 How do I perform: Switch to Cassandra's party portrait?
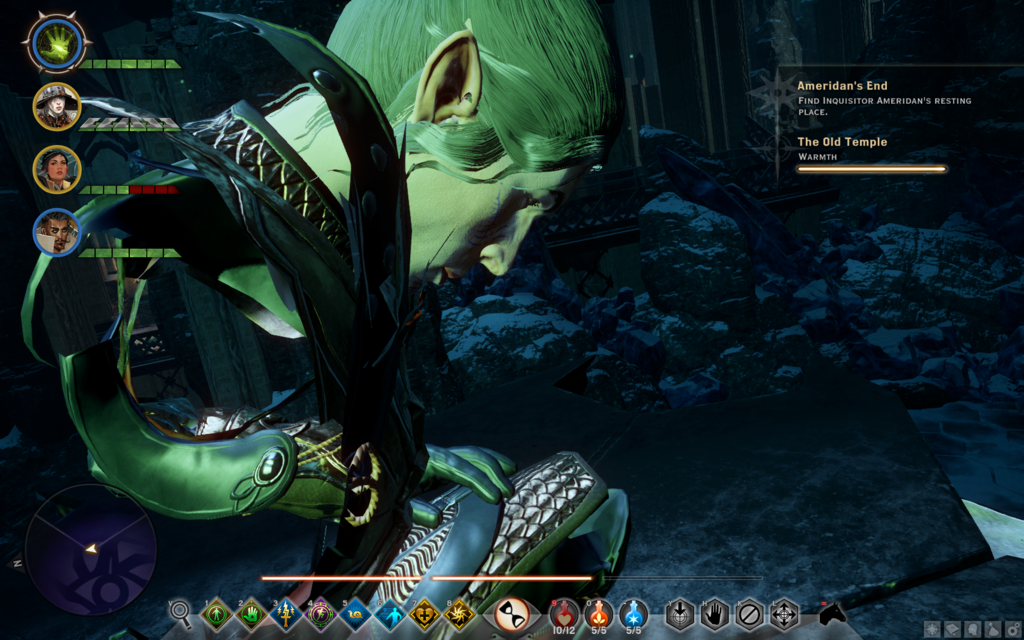55,168
